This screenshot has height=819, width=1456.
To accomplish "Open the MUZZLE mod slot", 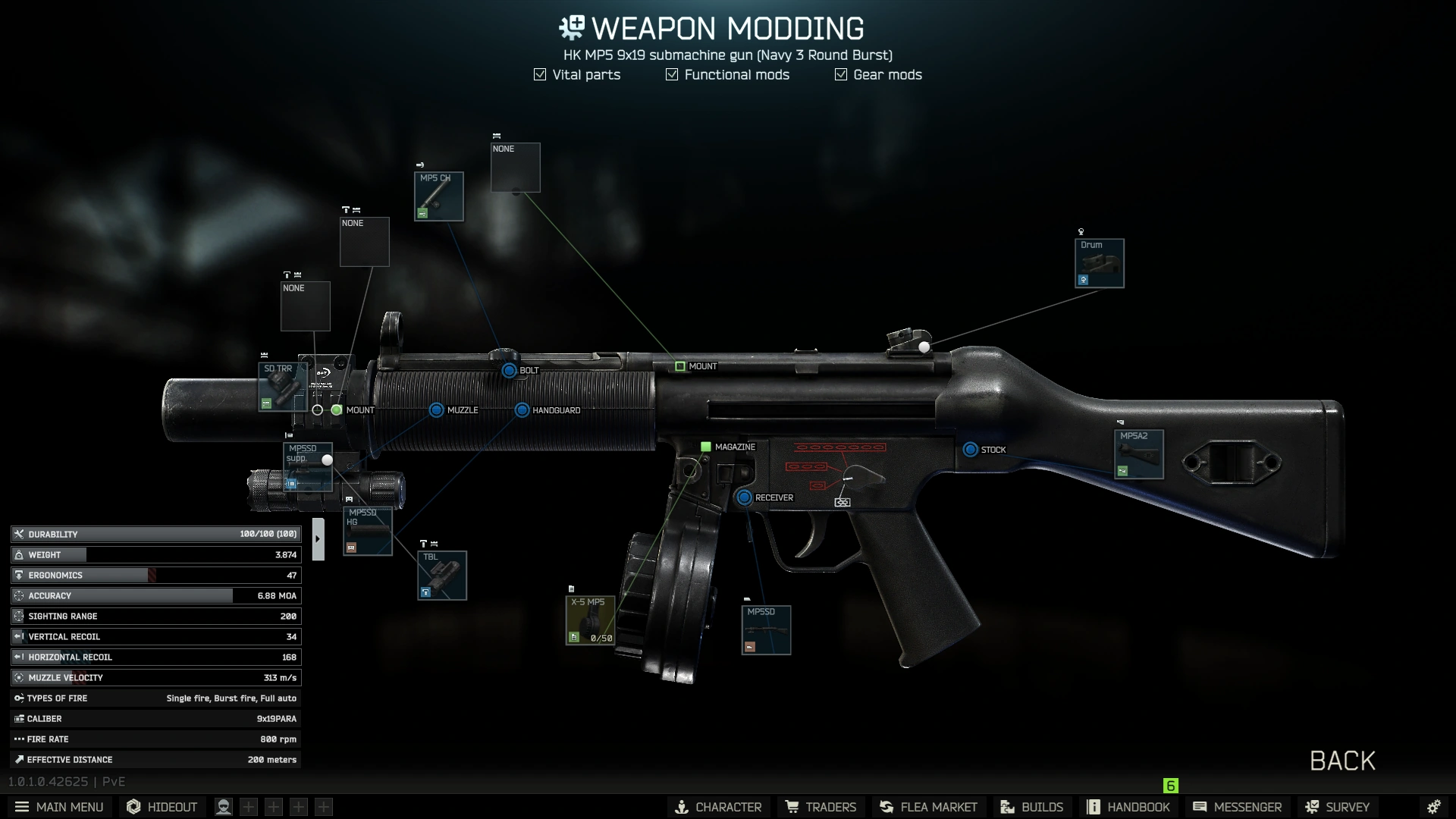I will tap(437, 409).
